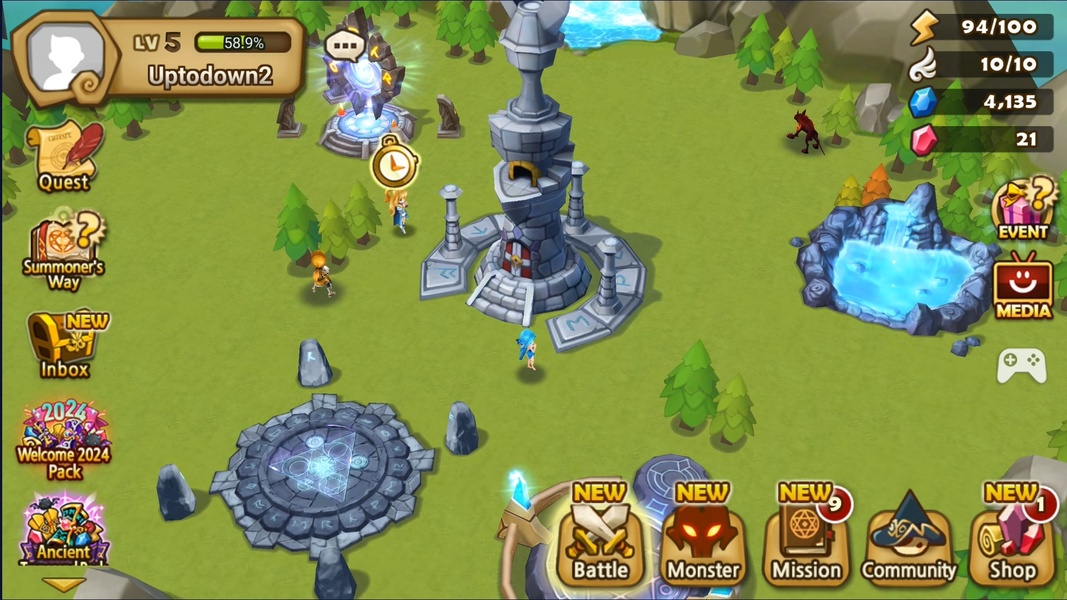1067x600 pixels.
Task: Tap the stopwatch timer icon
Action: coord(394,164)
